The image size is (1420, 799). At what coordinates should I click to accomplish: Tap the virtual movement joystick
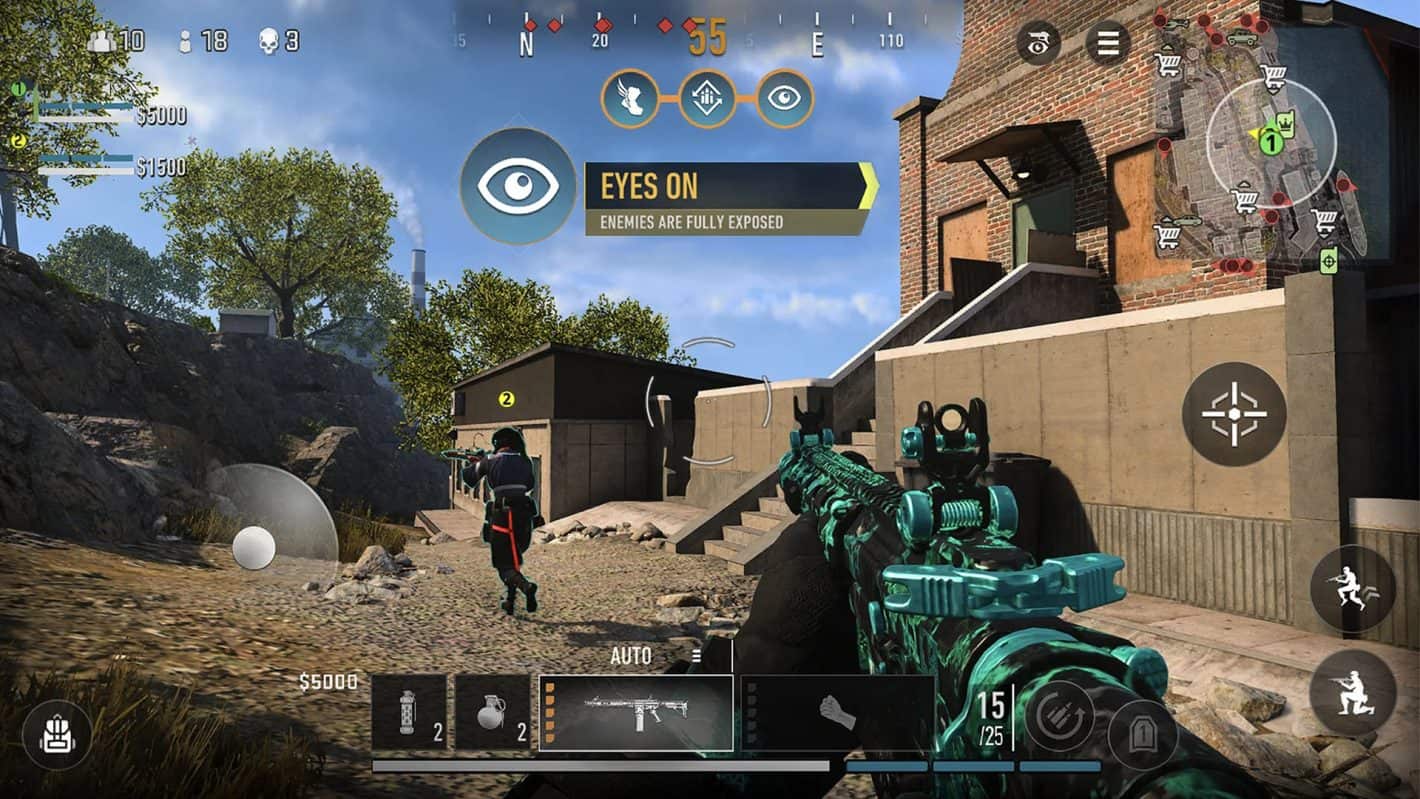tap(254, 547)
